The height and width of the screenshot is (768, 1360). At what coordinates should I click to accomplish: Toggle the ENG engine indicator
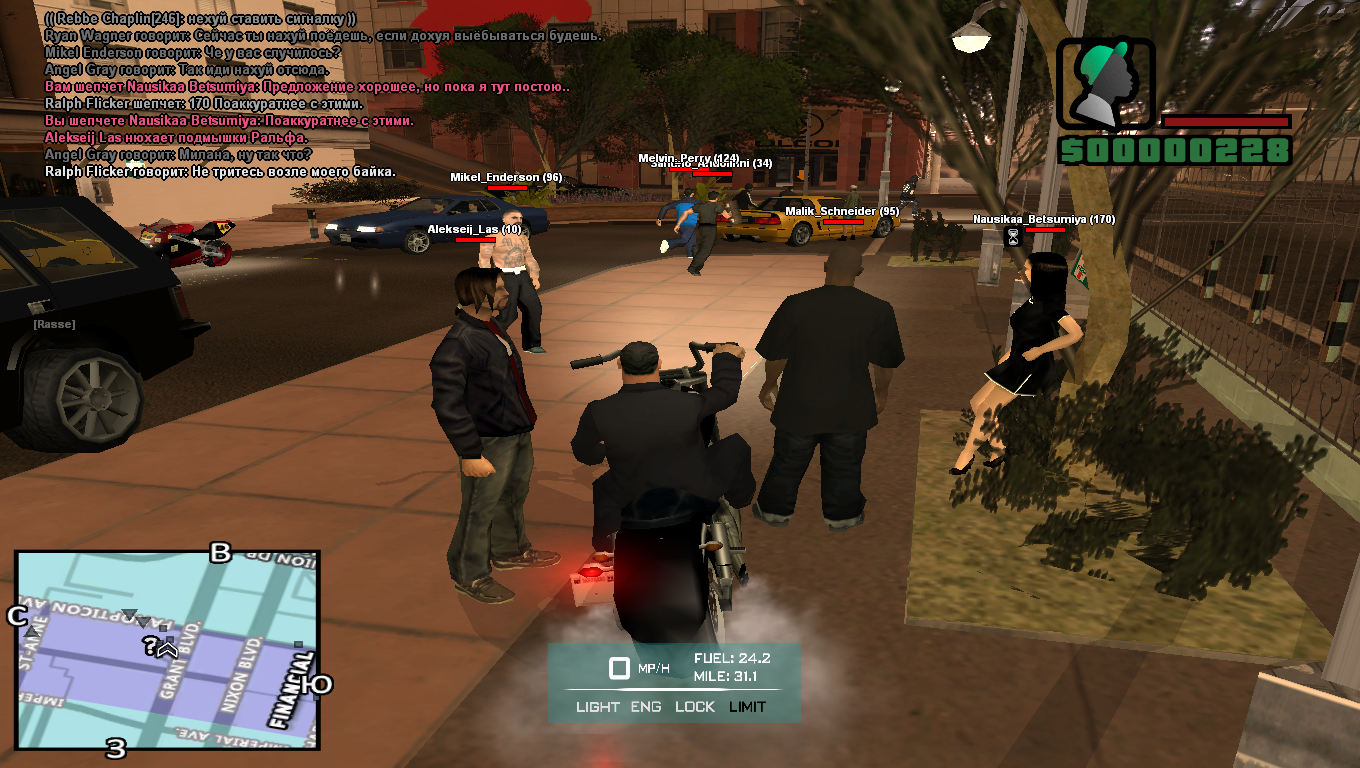(646, 707)
